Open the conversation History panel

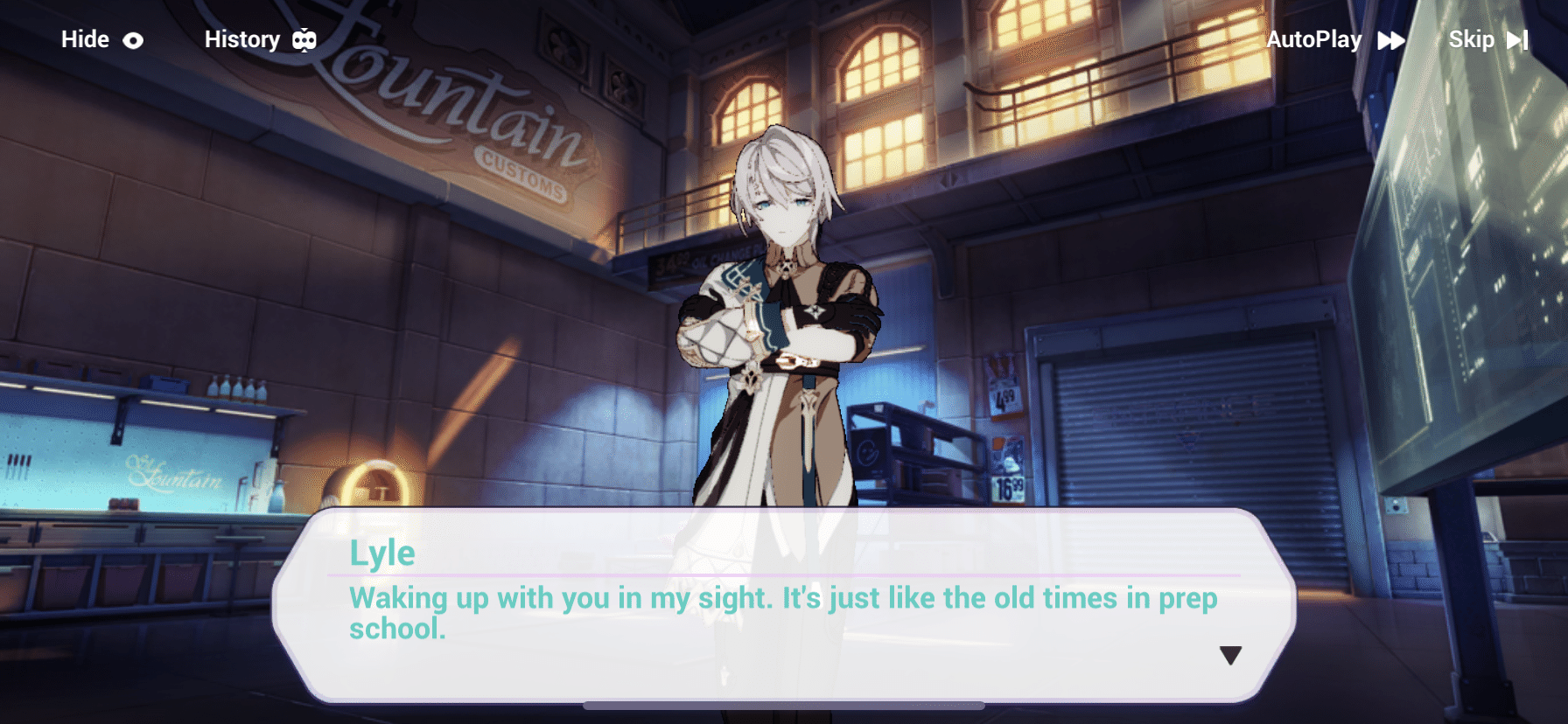click(241, 39)
